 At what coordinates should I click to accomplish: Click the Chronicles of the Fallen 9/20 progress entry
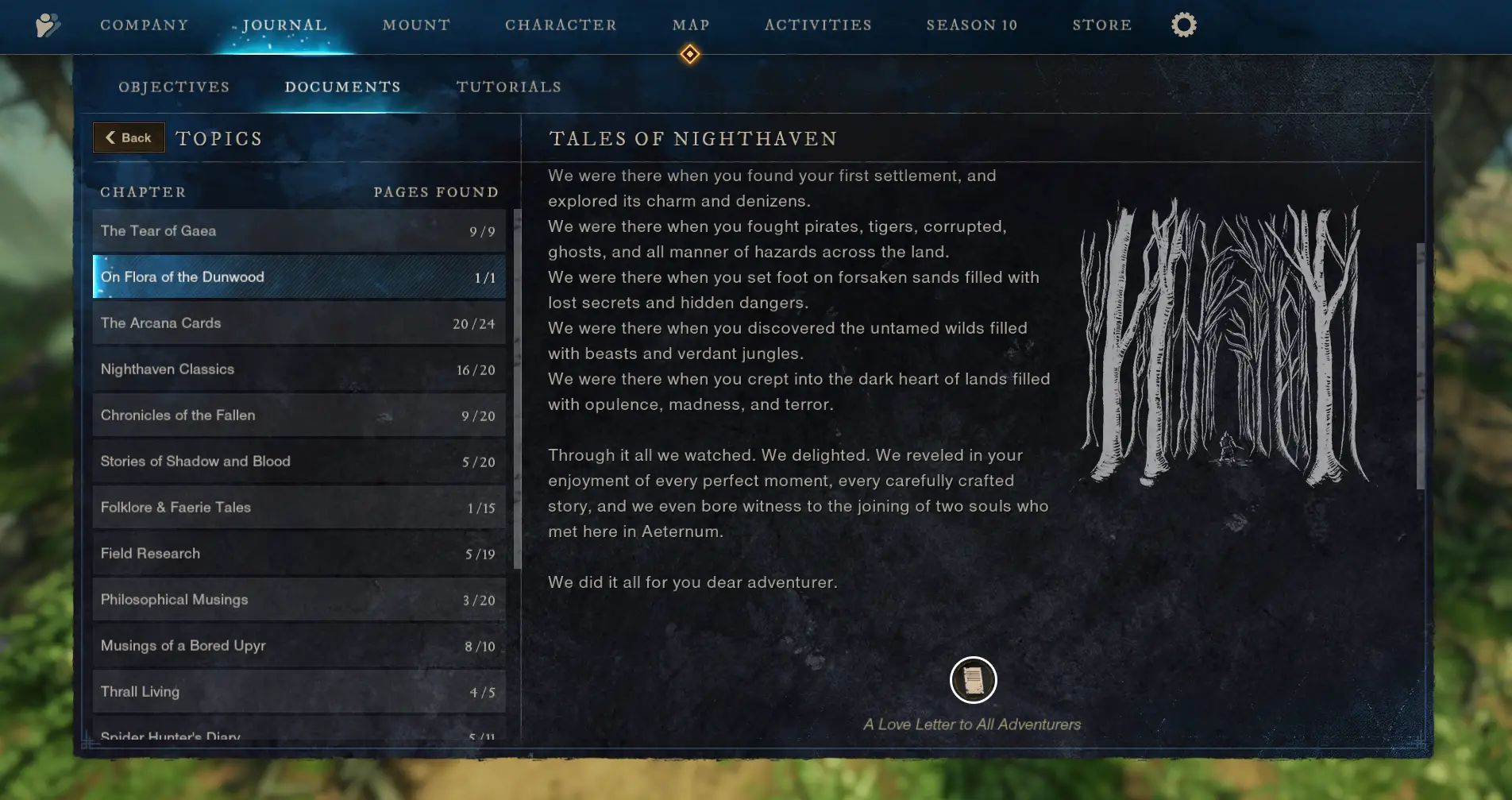tap(299, 415)
